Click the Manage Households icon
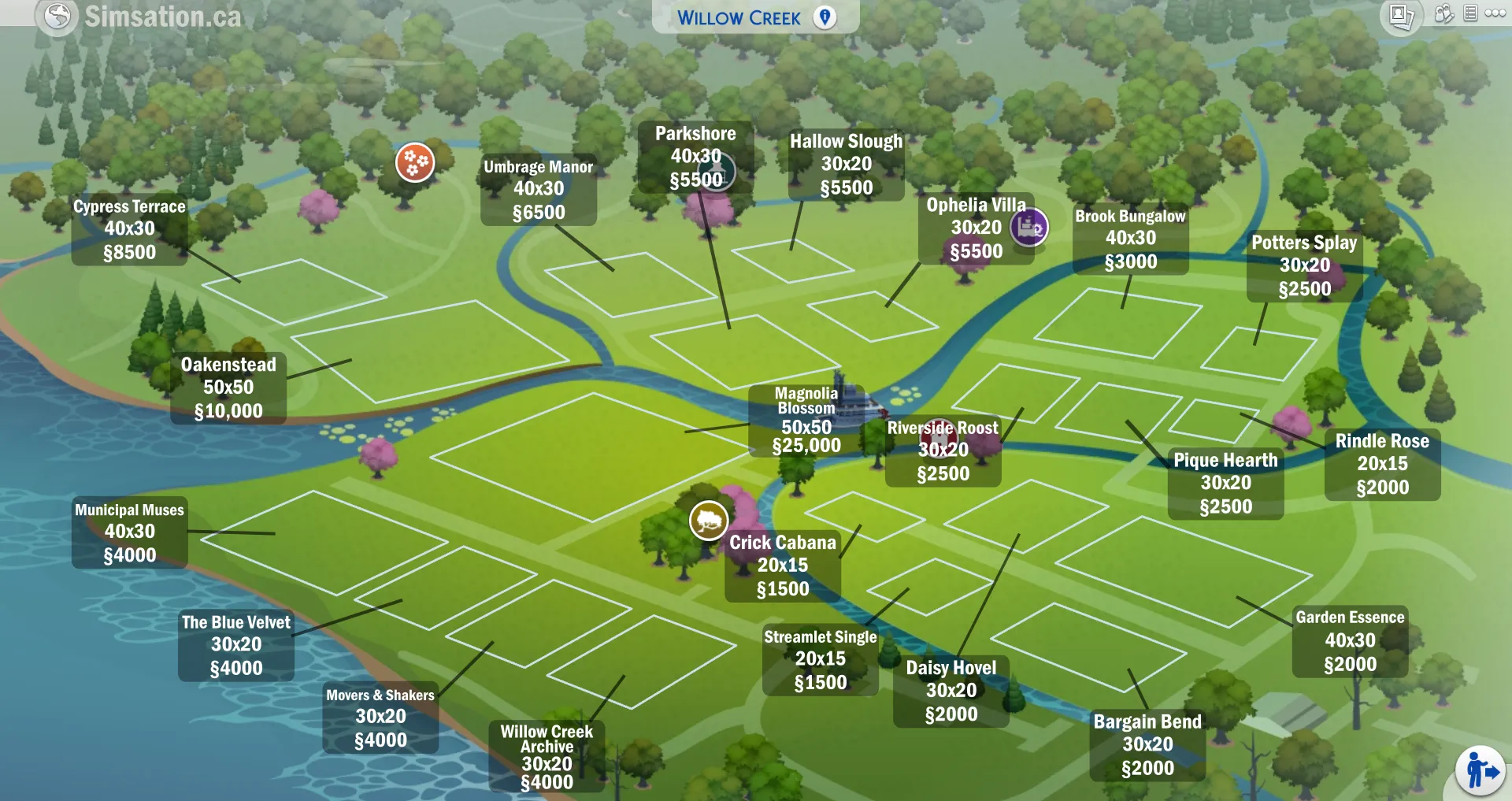Viewport: 1512px width, 801px height. [1444, 13]
